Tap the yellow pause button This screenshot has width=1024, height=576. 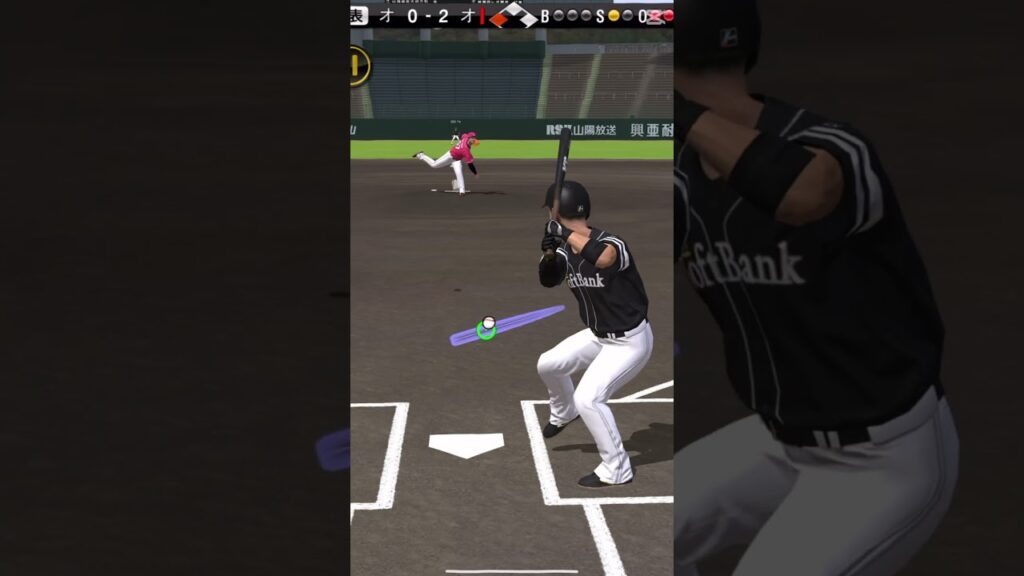358,66
